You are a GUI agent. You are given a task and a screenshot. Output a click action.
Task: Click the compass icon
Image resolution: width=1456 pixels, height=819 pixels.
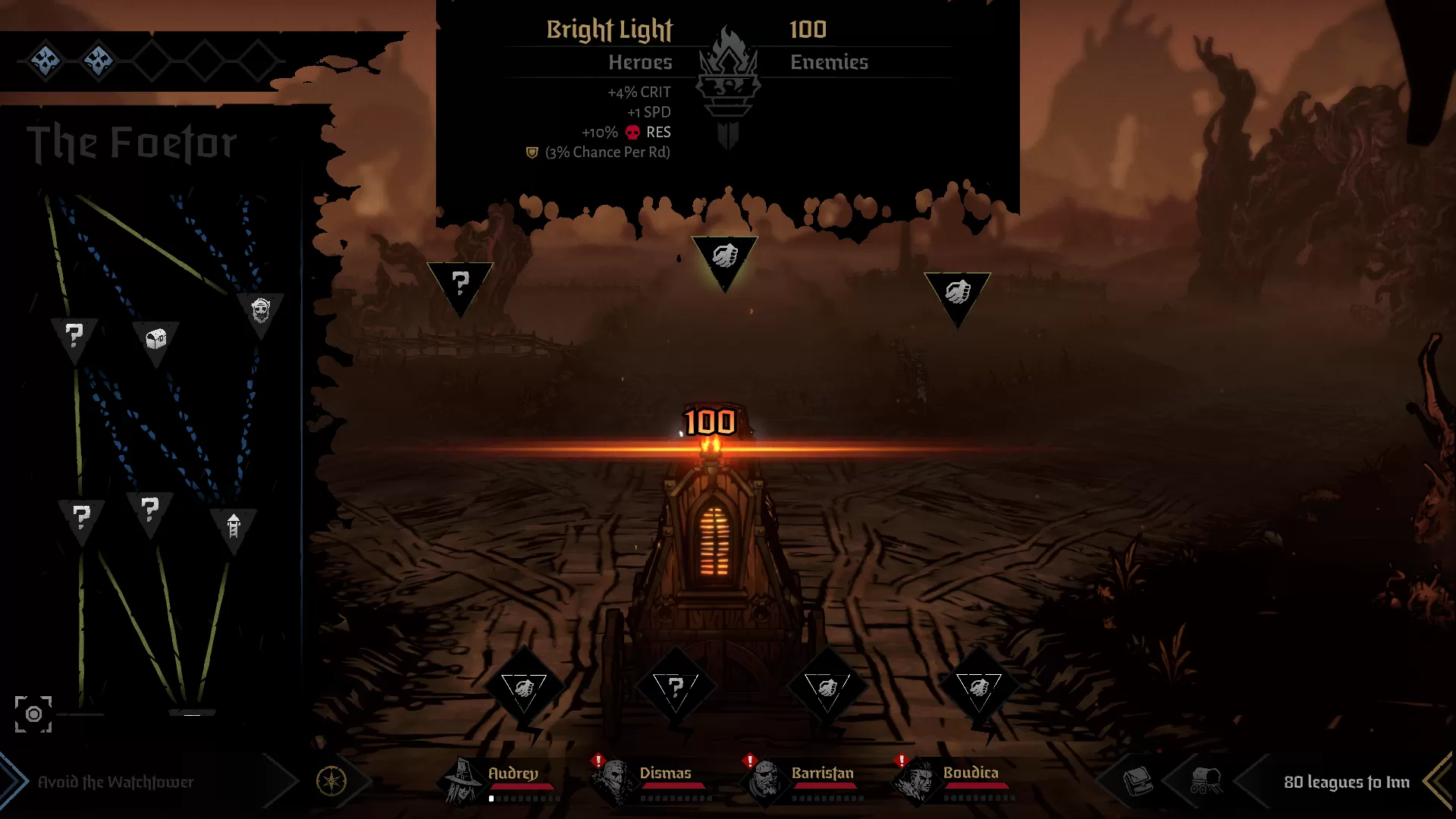331,780
